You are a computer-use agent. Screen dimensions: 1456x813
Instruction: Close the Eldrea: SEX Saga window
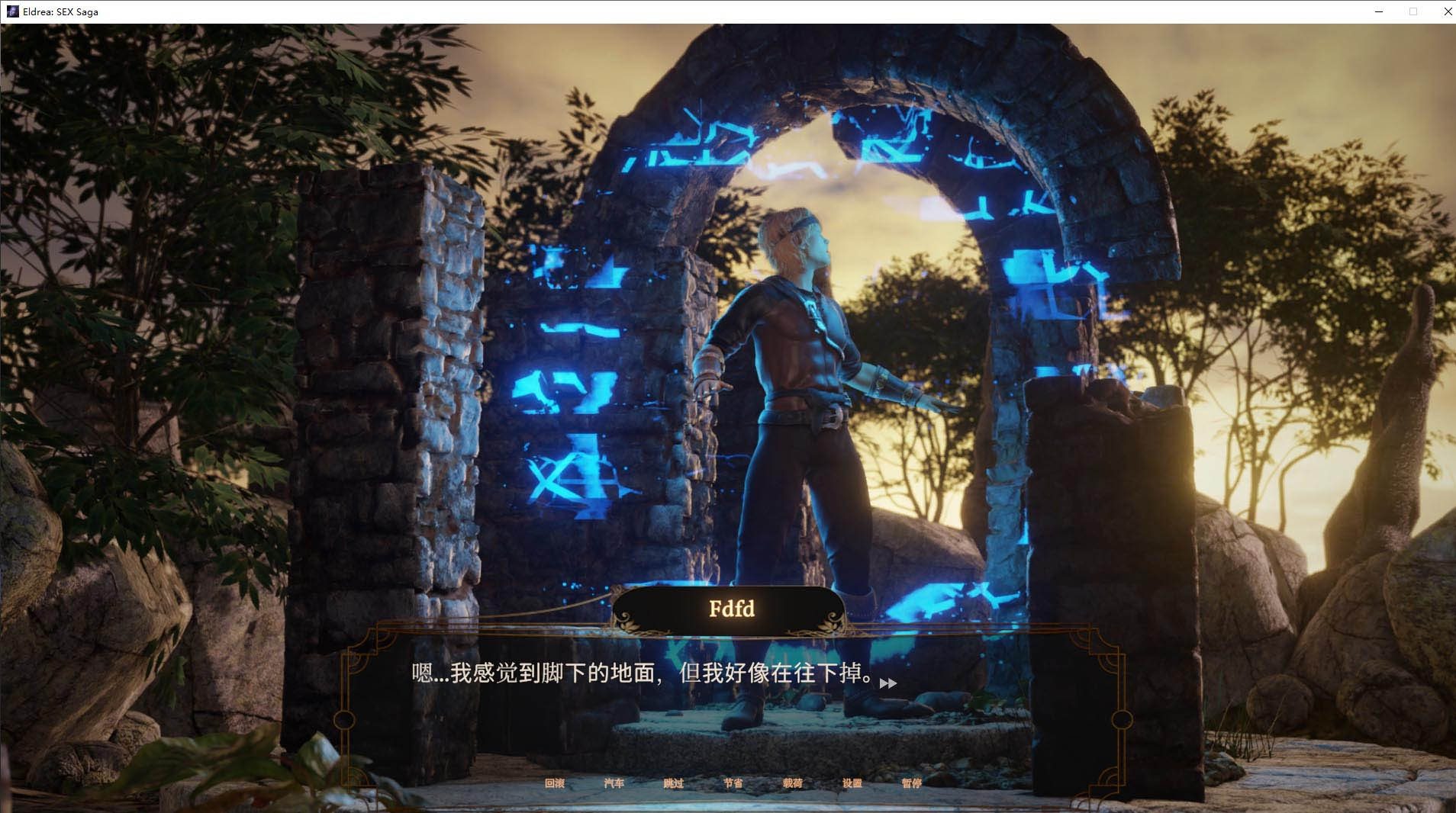pos(1446,11)
